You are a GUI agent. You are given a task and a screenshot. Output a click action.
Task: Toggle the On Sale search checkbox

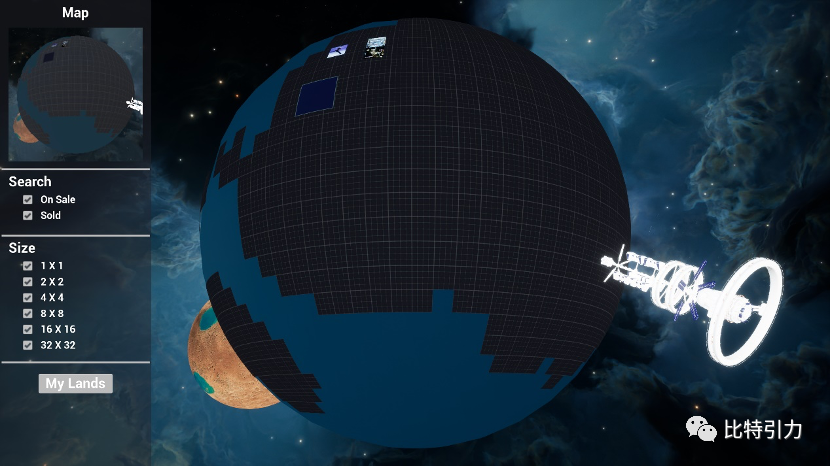click(28, 199)
